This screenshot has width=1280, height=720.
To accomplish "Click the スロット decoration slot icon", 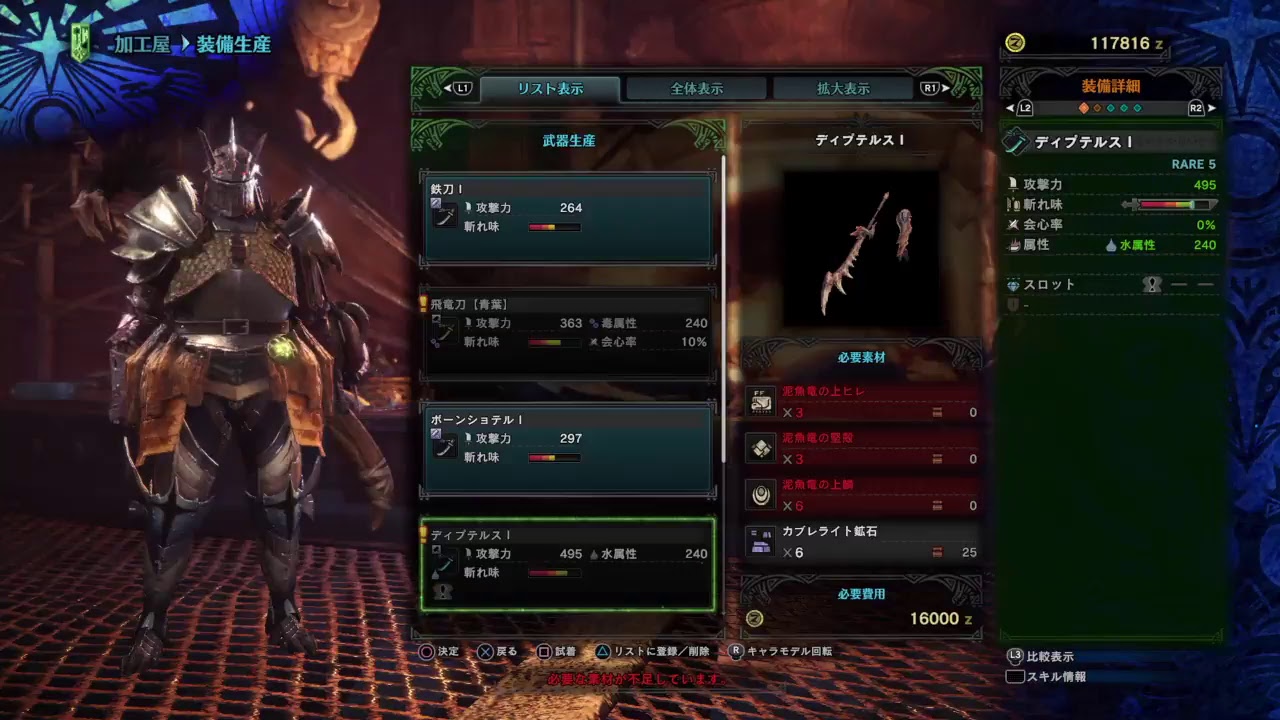I will [x=1014, y=285].
